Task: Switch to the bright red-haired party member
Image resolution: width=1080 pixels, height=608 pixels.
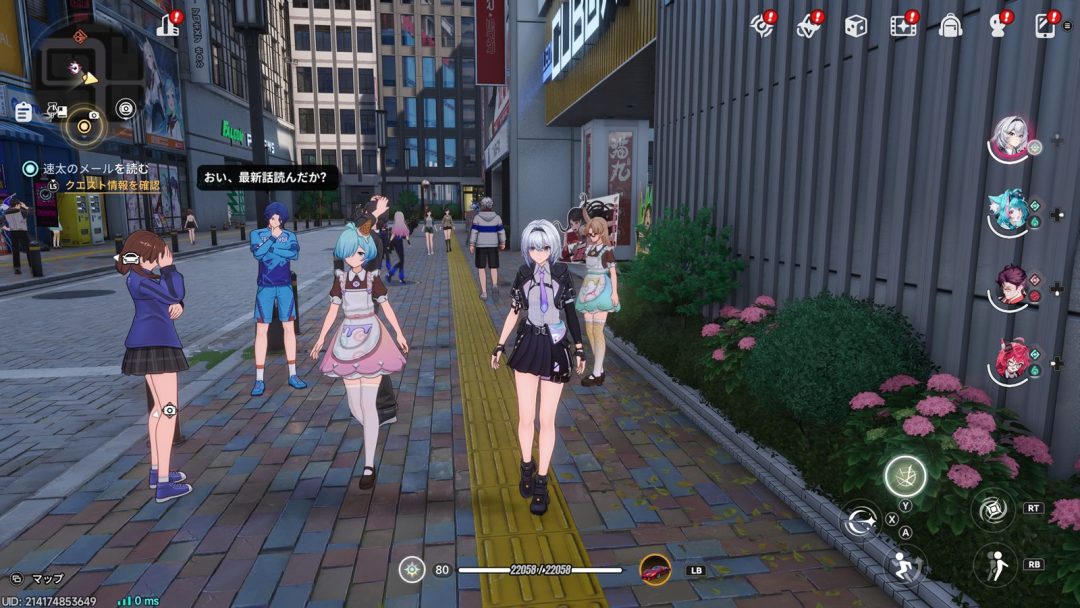Action: tap(1010, 361)
